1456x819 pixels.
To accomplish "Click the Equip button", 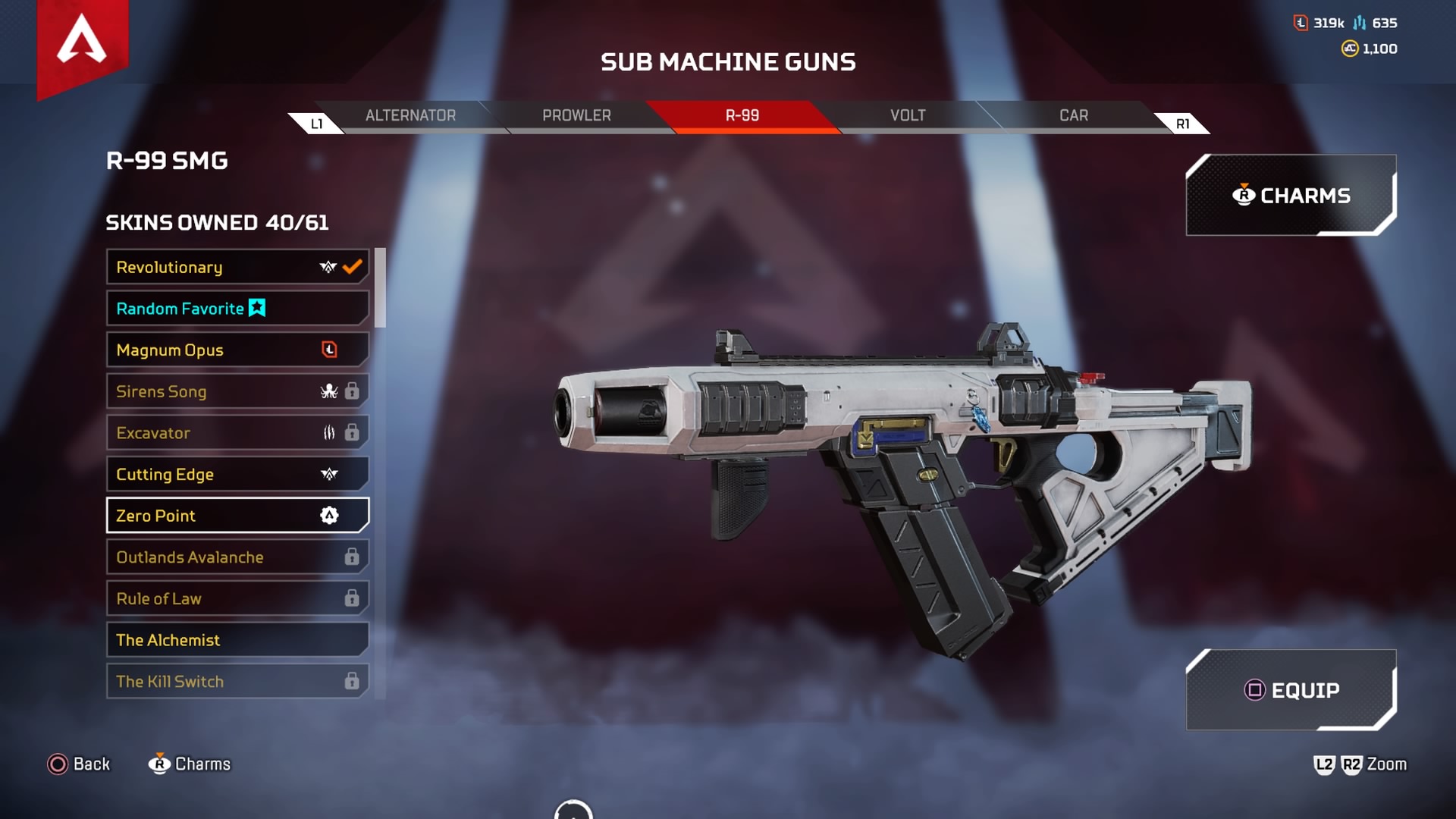I will coord(1293,690).
